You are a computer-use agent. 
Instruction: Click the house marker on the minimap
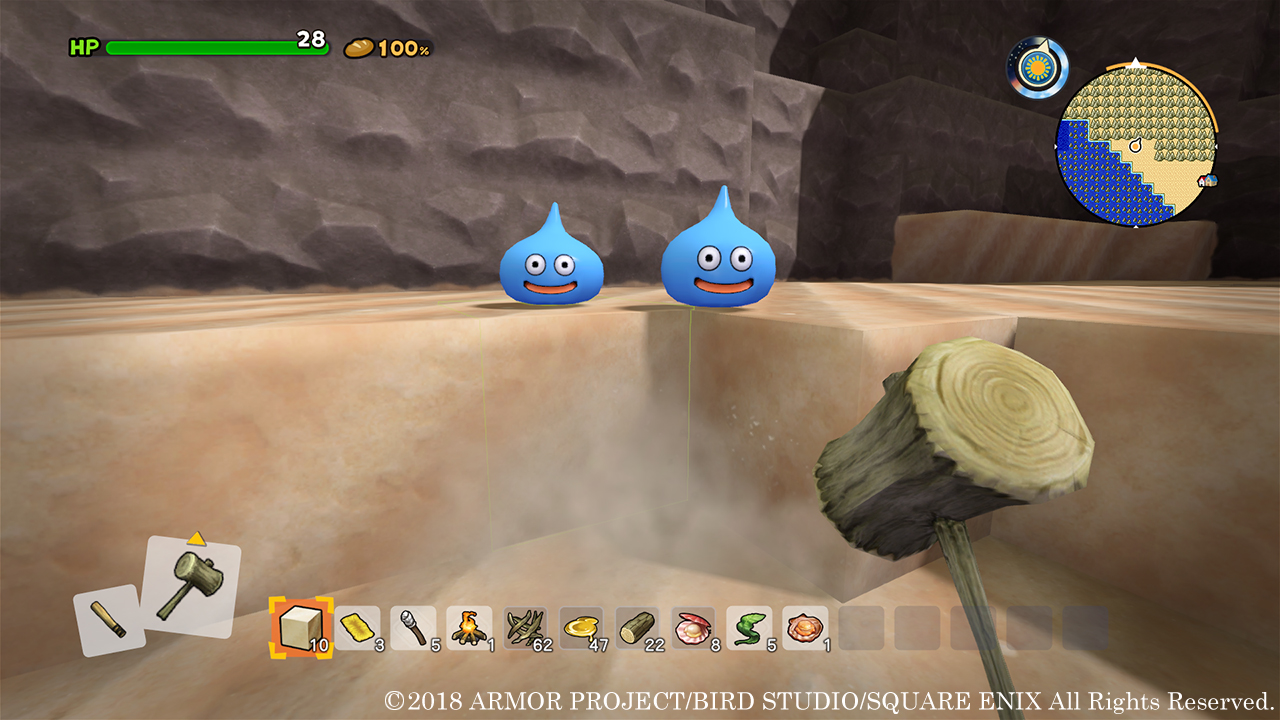1209,181
